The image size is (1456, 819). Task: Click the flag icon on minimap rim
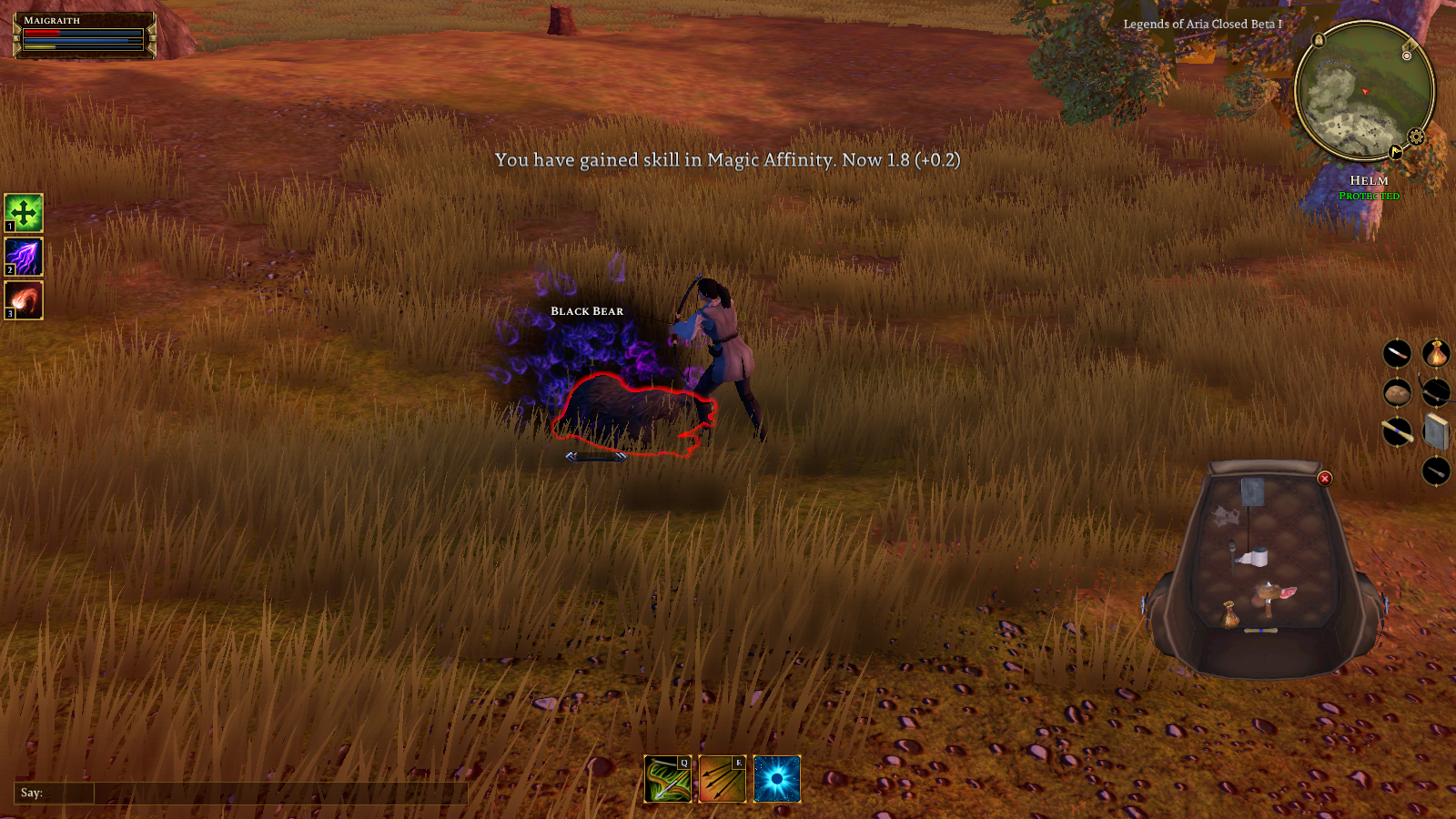point(1395,152)
